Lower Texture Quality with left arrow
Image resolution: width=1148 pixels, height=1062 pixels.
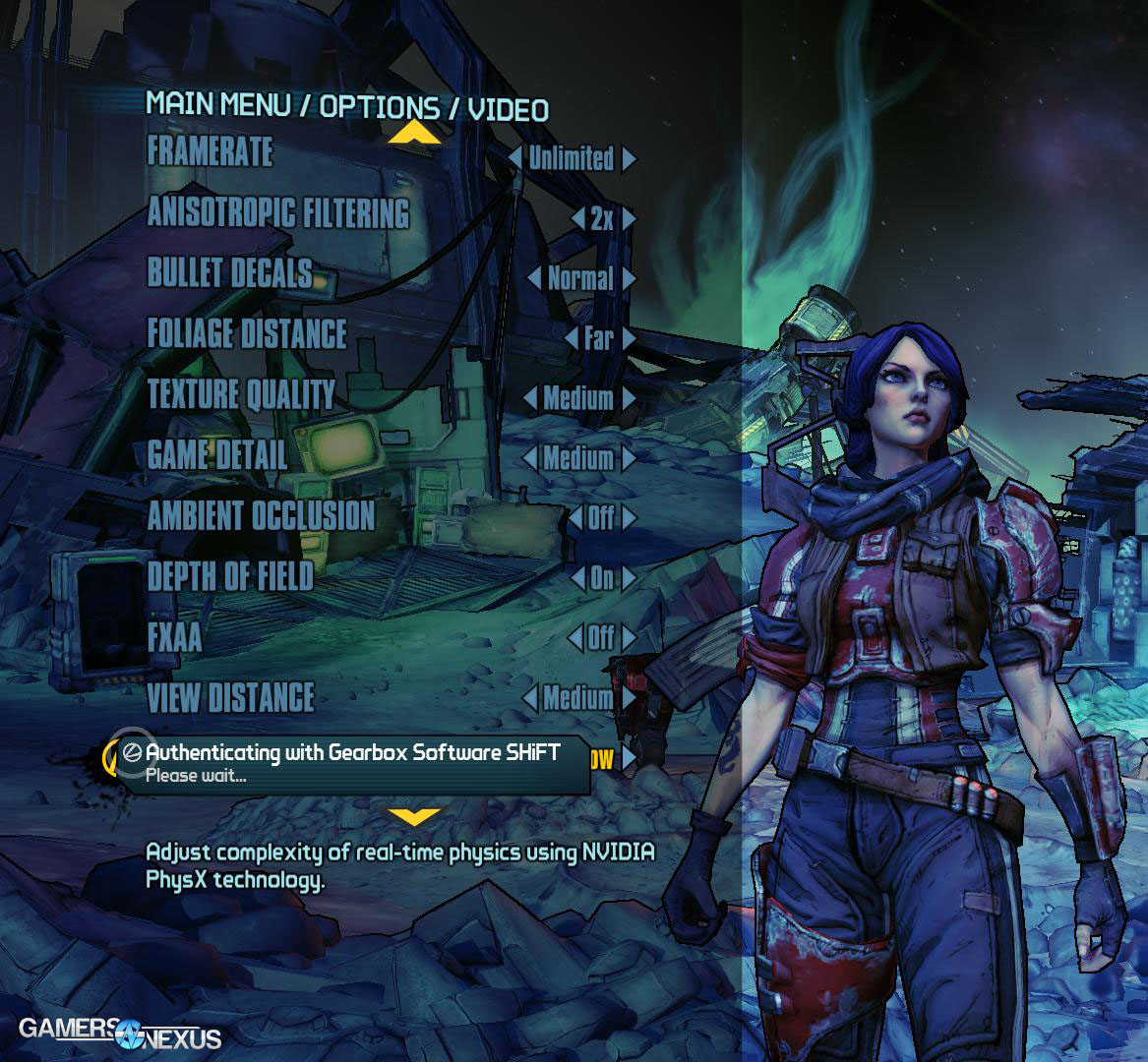(529, 399)
